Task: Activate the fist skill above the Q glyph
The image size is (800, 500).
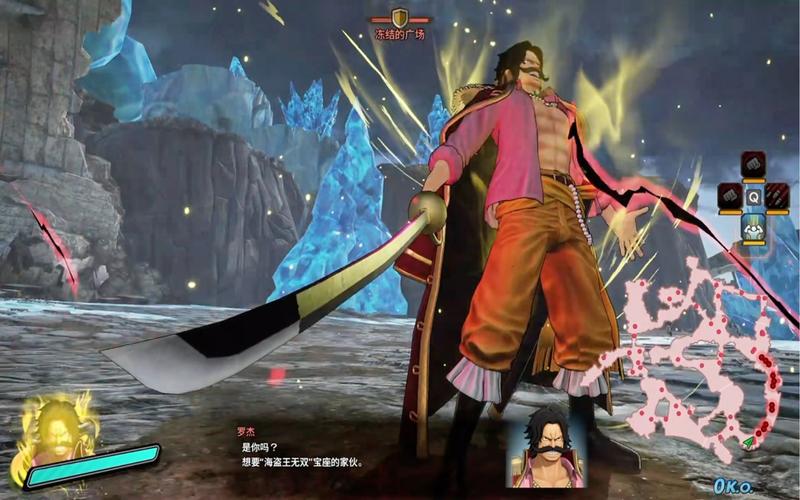Action: coord(753,164)
